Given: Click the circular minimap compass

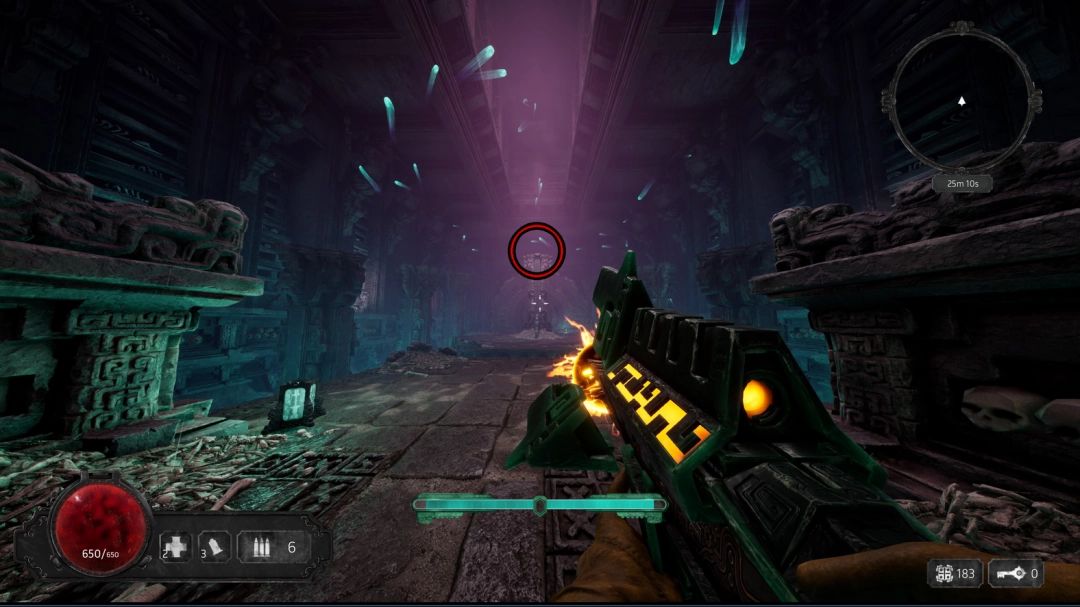Looking at the screenshot, I should pos(961,99).
